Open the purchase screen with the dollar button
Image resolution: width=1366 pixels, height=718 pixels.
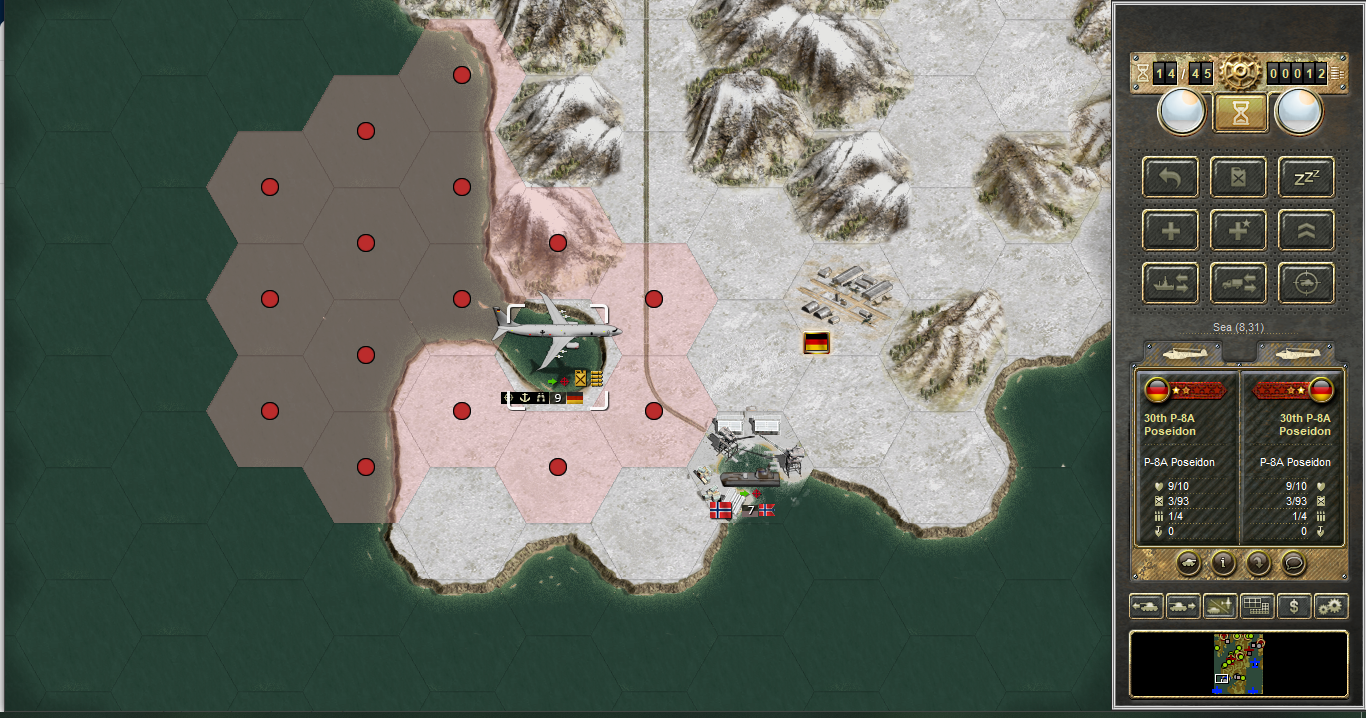1295,606
